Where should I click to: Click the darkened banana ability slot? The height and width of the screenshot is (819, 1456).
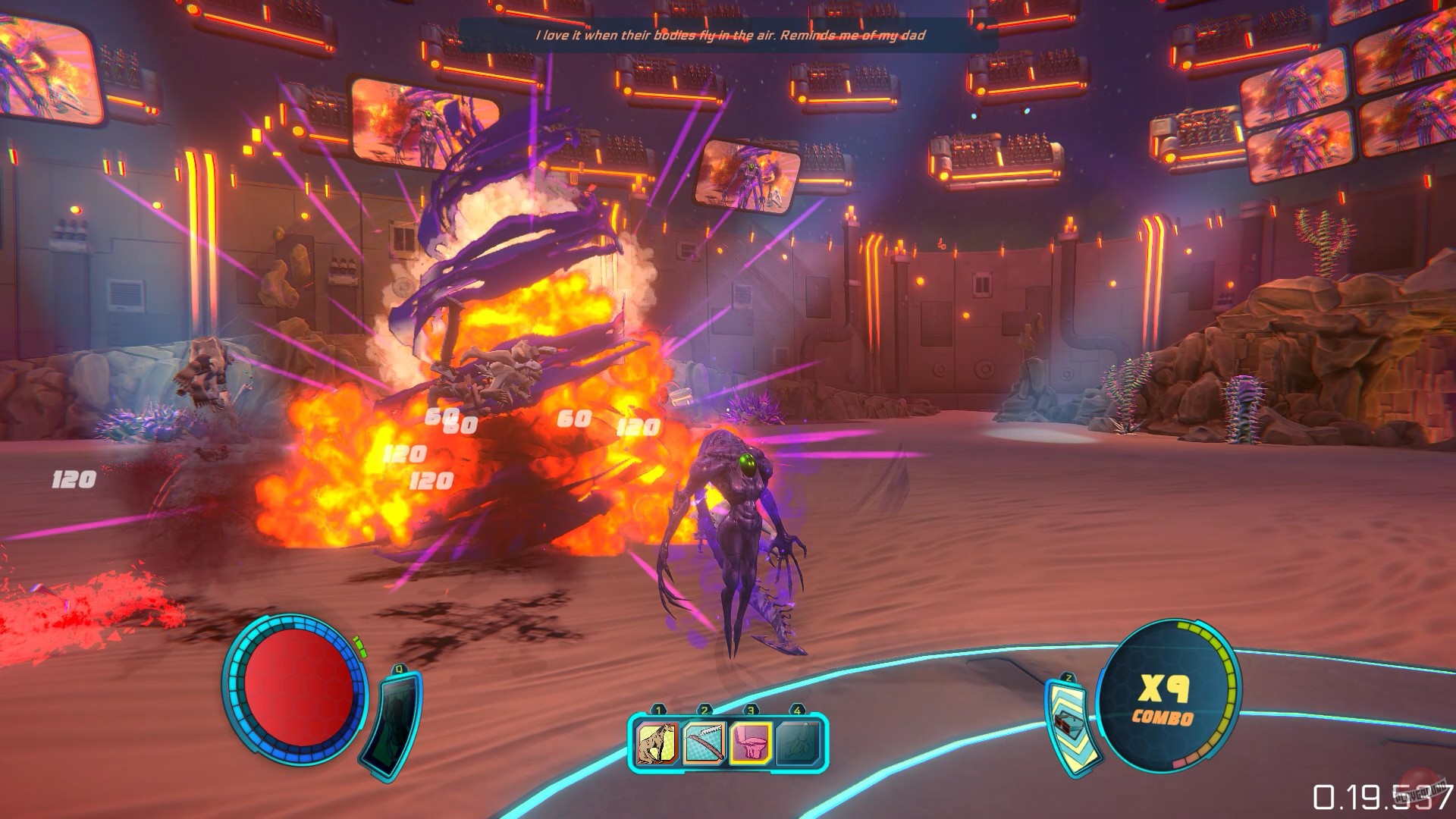tap(798, 742)
